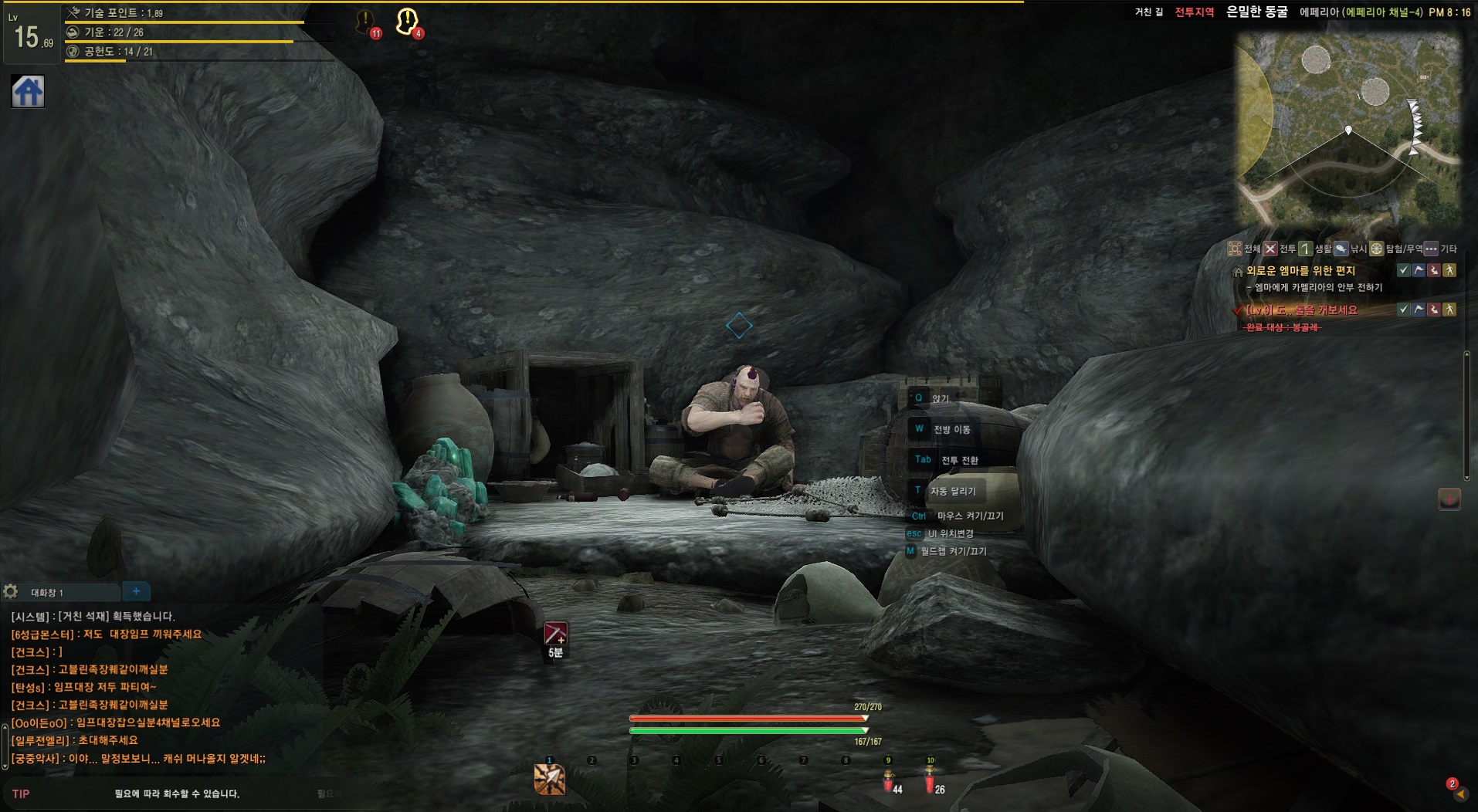Open the glowing alert icon with badge 4

point(407,22)
